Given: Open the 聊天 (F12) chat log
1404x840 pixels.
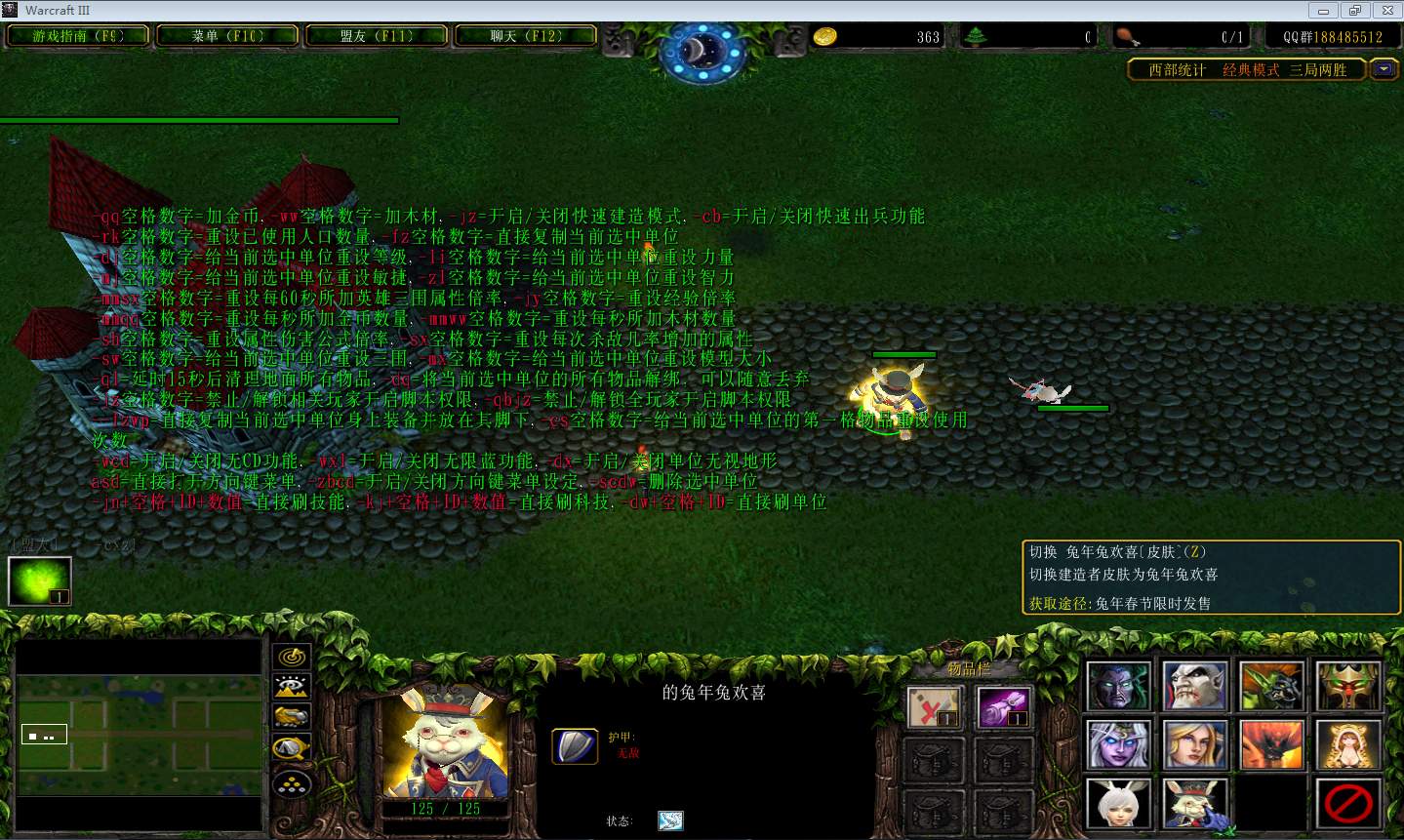Looking at the screenshot, I should coord(526,36).
